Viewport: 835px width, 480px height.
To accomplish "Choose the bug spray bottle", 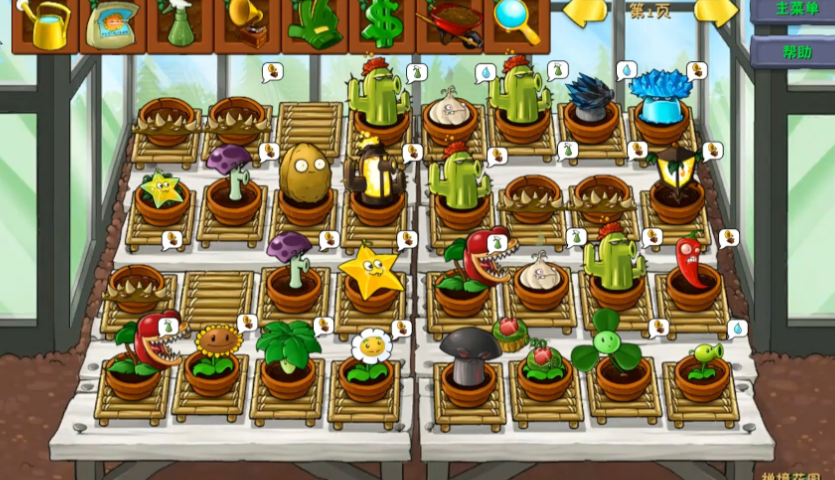I will pyautogui.click(x=180, y=24).
